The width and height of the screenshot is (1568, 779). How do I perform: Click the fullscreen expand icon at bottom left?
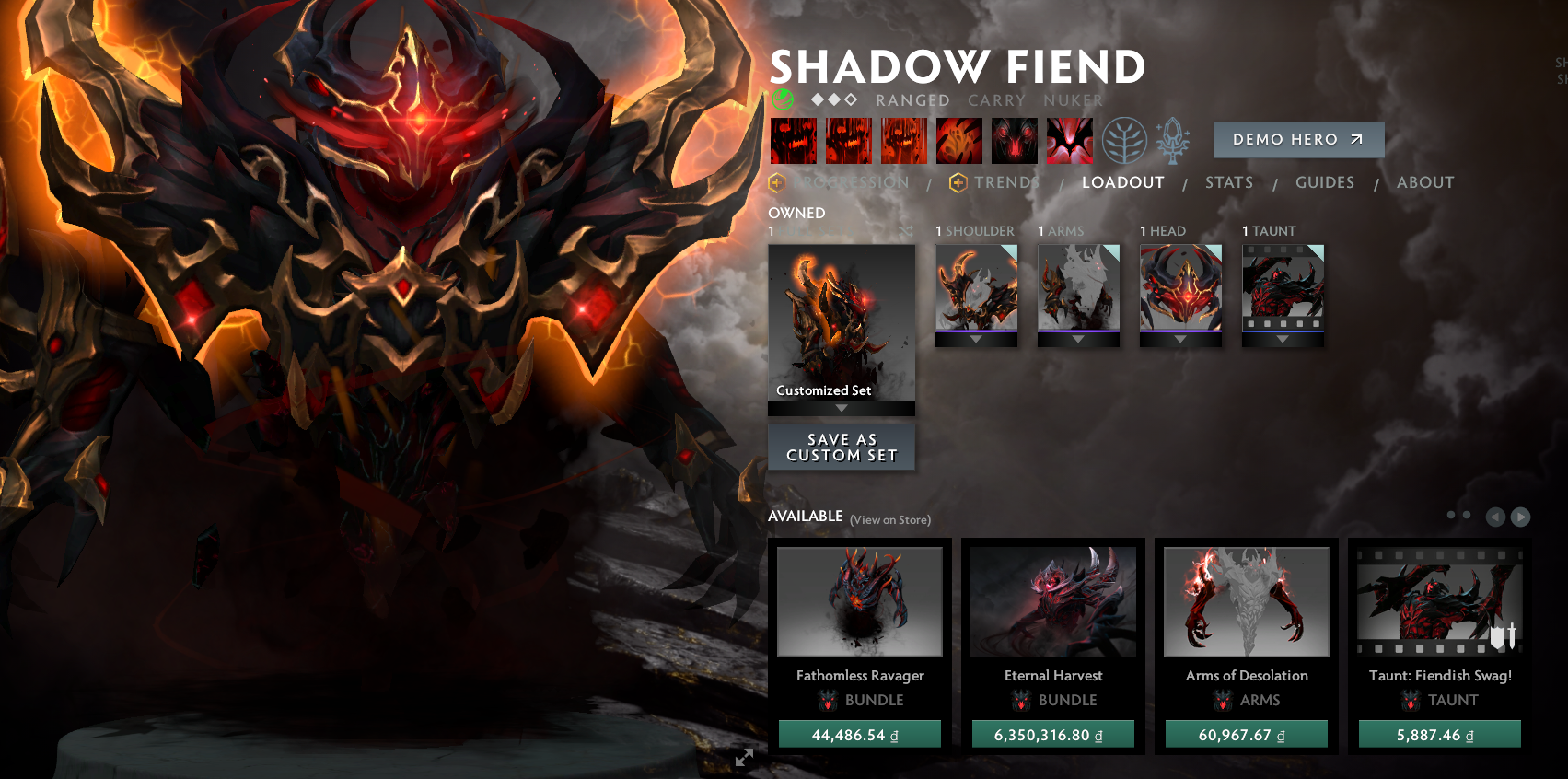click(744, 758)
